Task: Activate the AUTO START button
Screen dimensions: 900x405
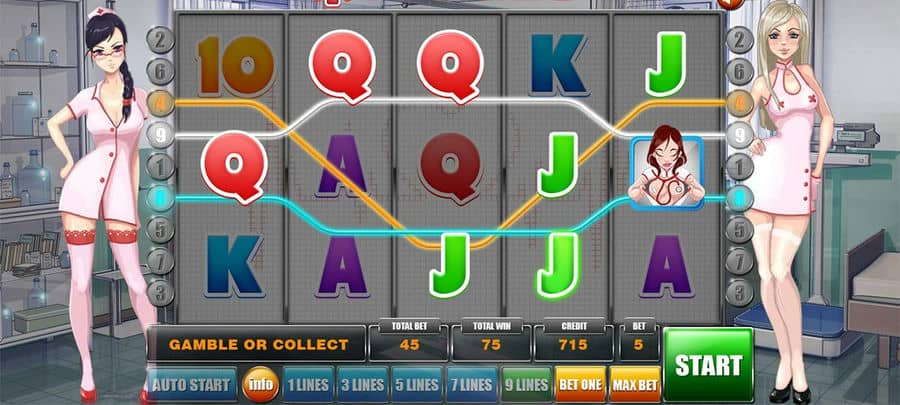Action: [x=192, y=384]
